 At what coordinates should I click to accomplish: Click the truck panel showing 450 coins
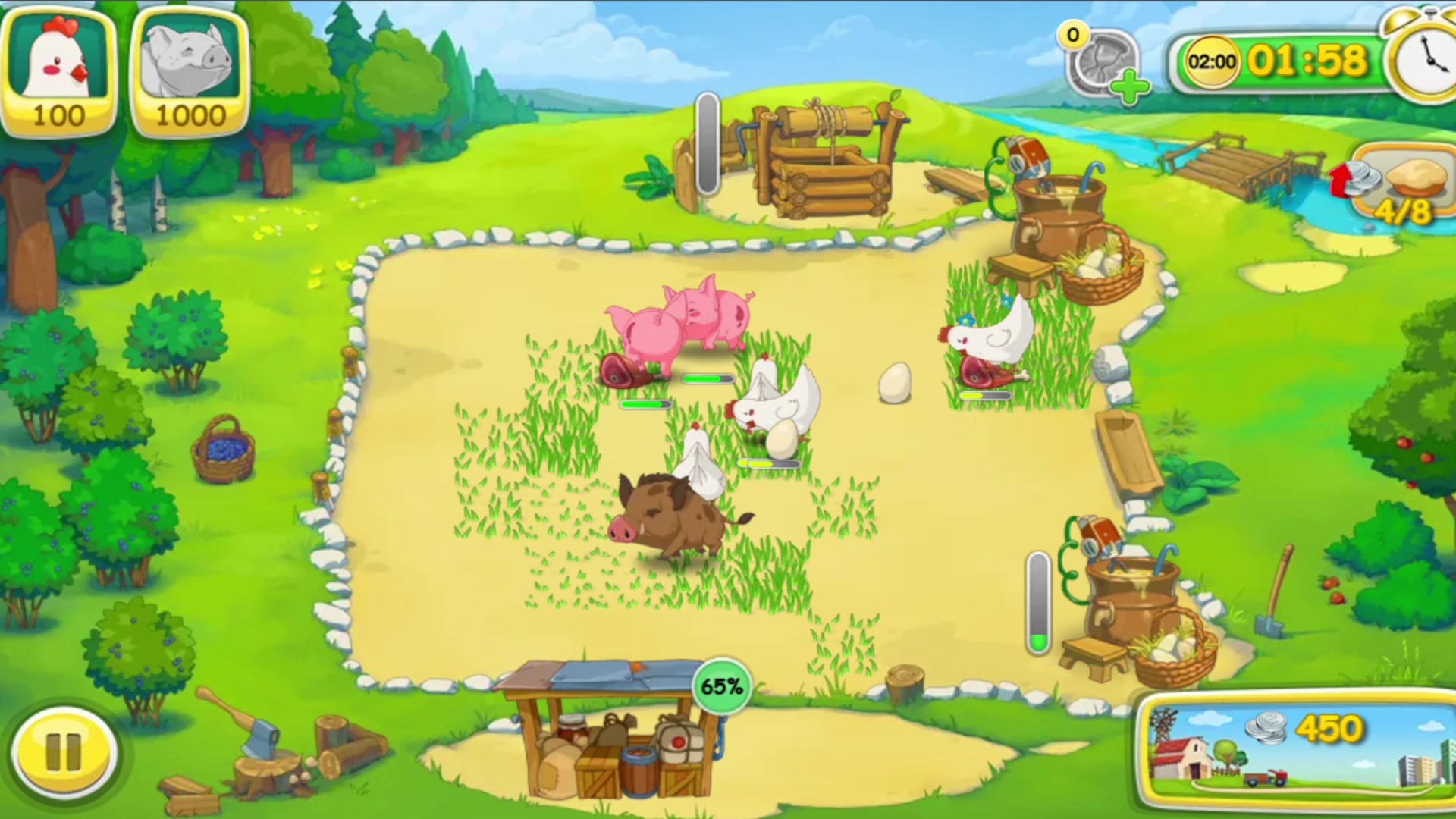pos(1289,747)
